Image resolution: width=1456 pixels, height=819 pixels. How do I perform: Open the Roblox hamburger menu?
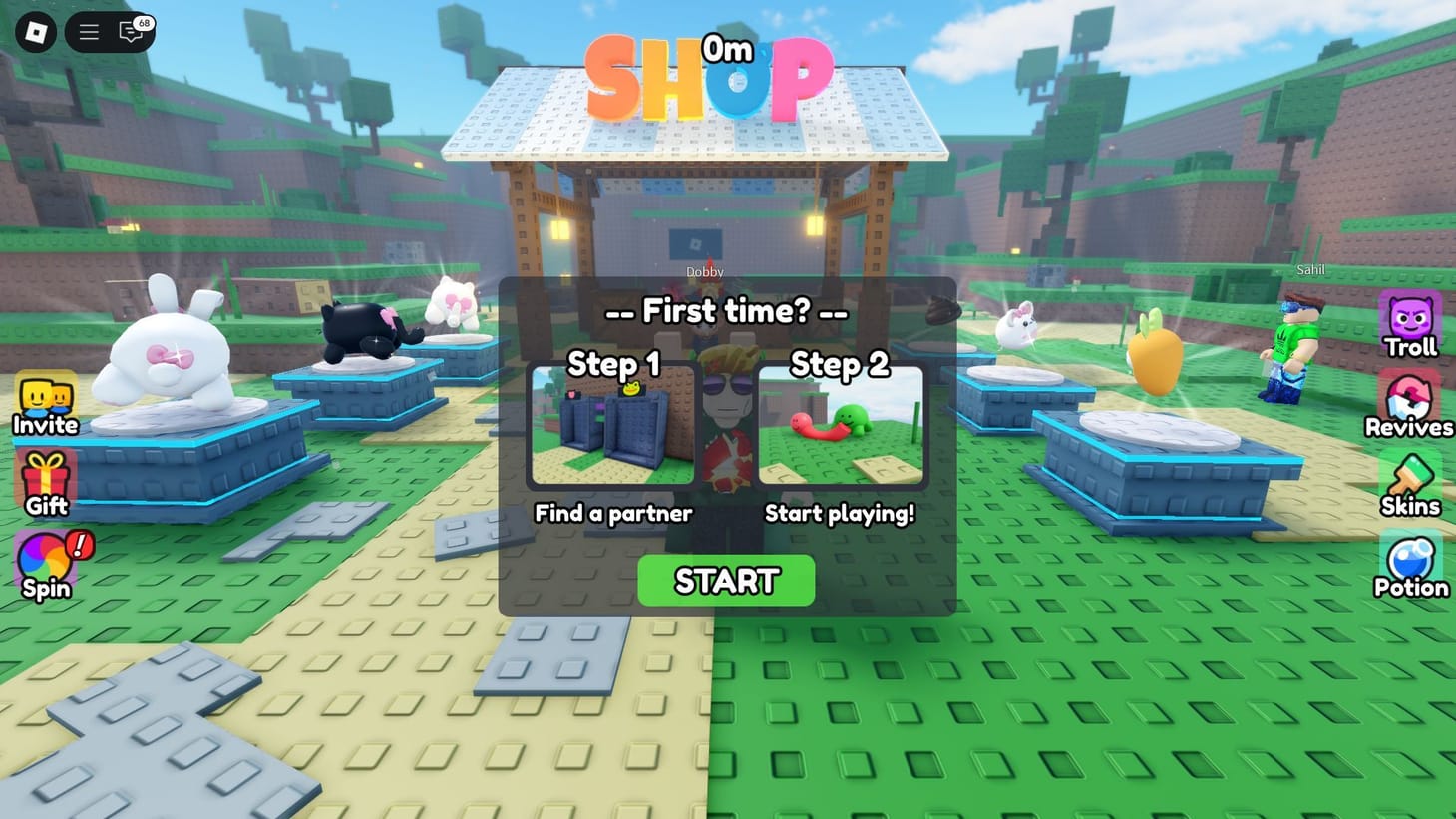[88, 31]
